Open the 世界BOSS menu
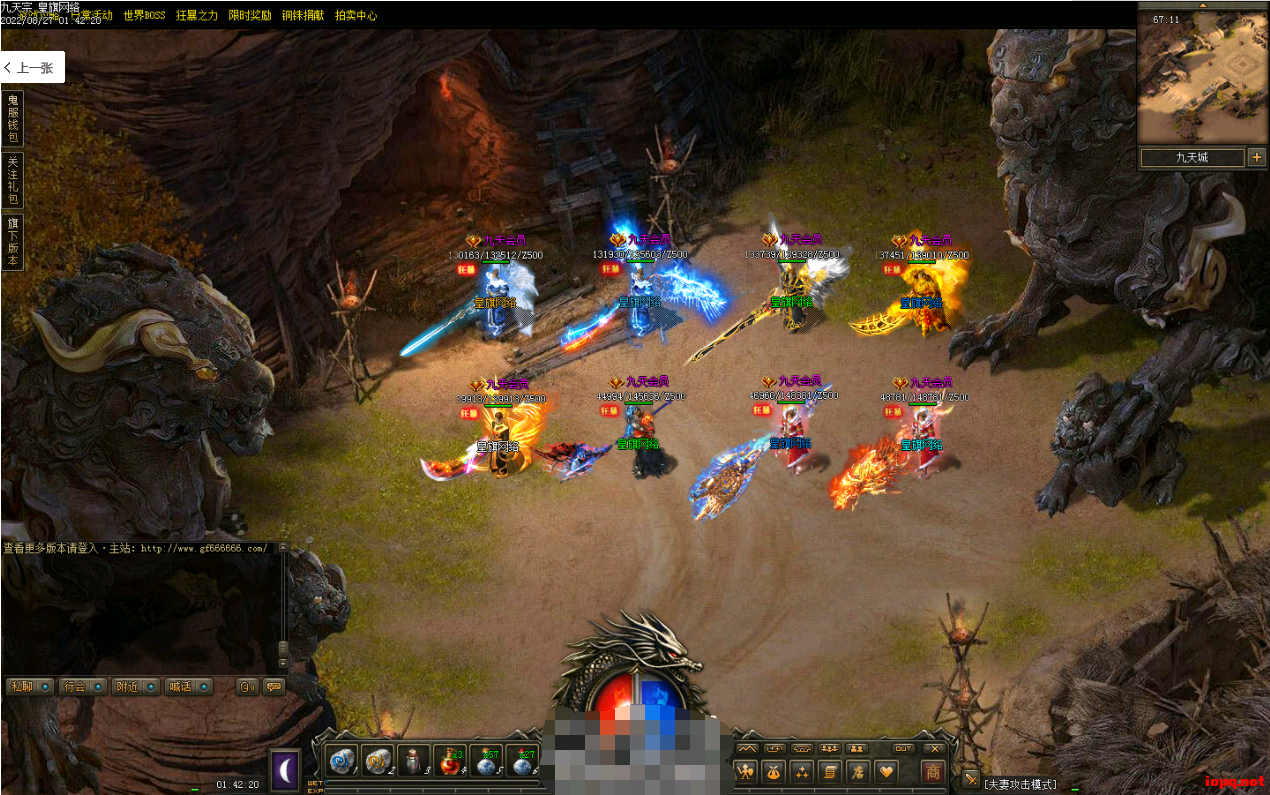1270x795 pixels. coord(144,16)
